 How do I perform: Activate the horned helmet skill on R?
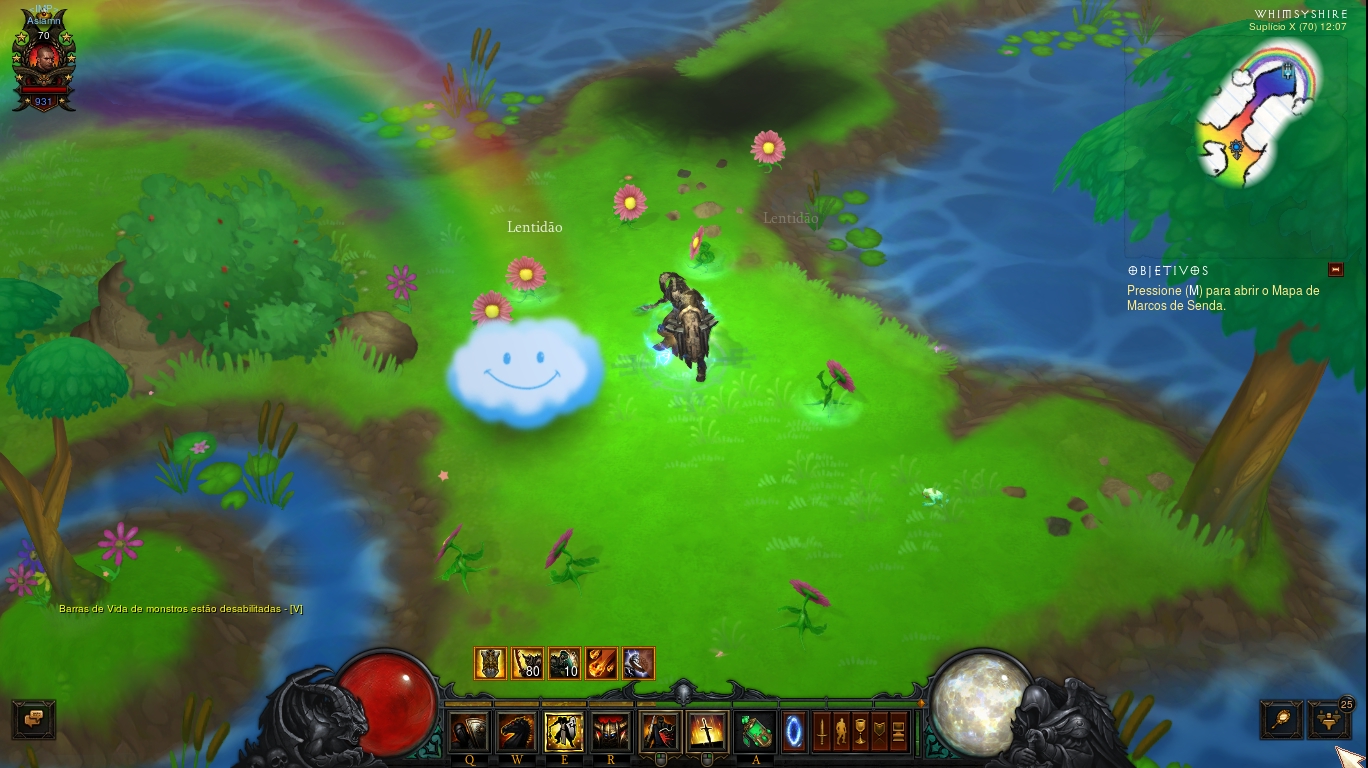(x=611, y=733)
